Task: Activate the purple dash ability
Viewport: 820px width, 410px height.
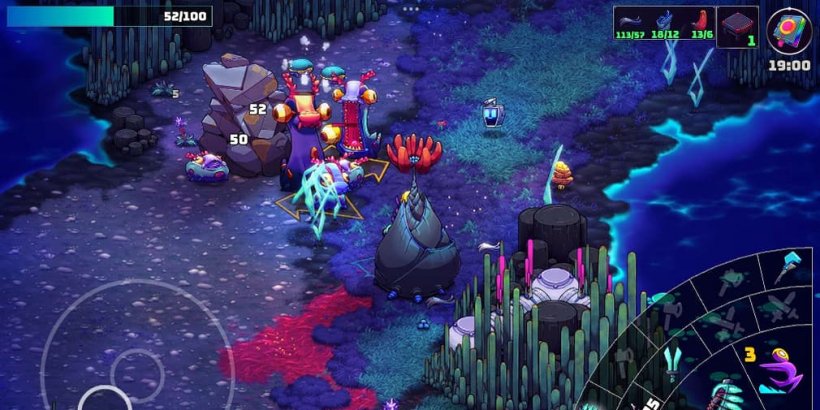Action: tap(780, 372)
